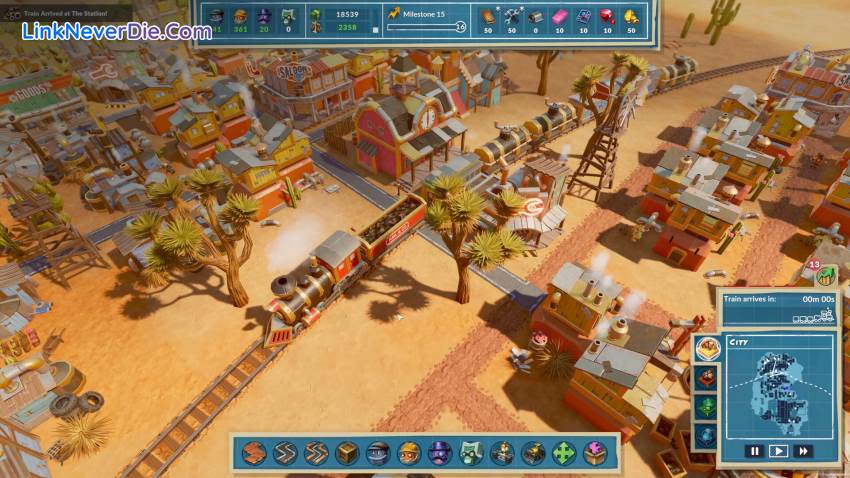The image size is (850, 478).
Task: Choose the bandit-masked character category
Action: (x=378, y=453)
